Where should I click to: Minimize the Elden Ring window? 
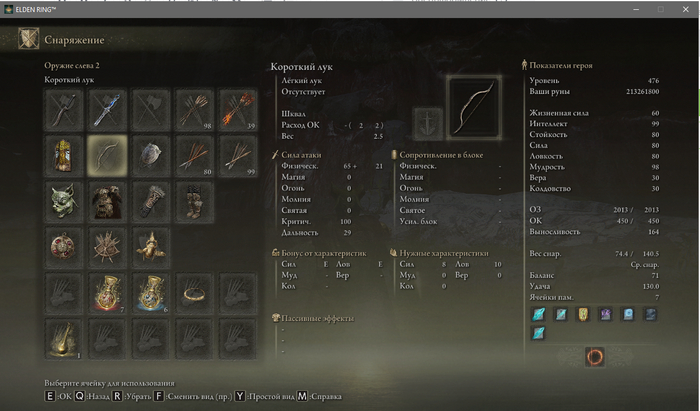(634, 8)
